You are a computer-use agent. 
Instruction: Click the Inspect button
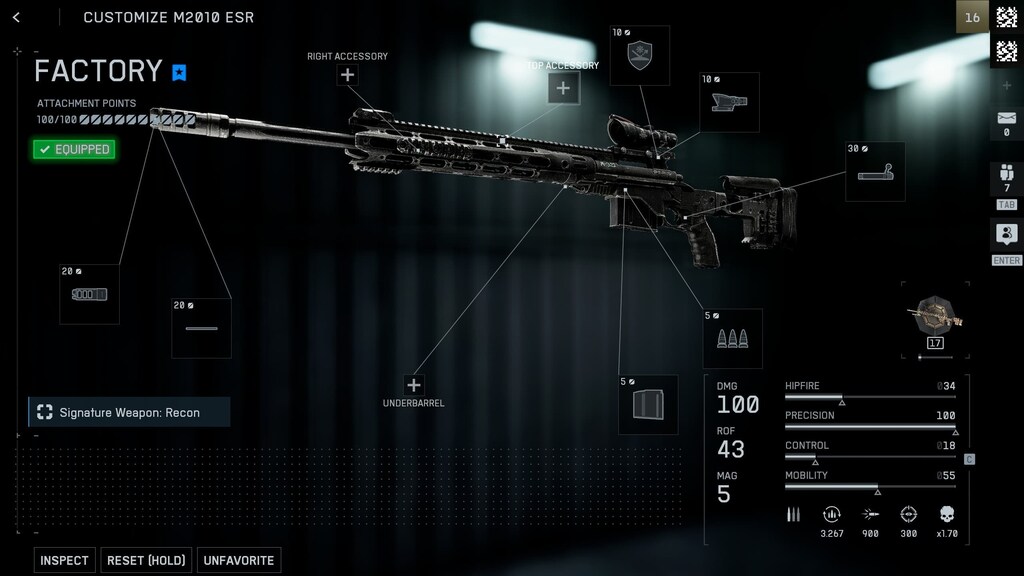click(64, 560)
